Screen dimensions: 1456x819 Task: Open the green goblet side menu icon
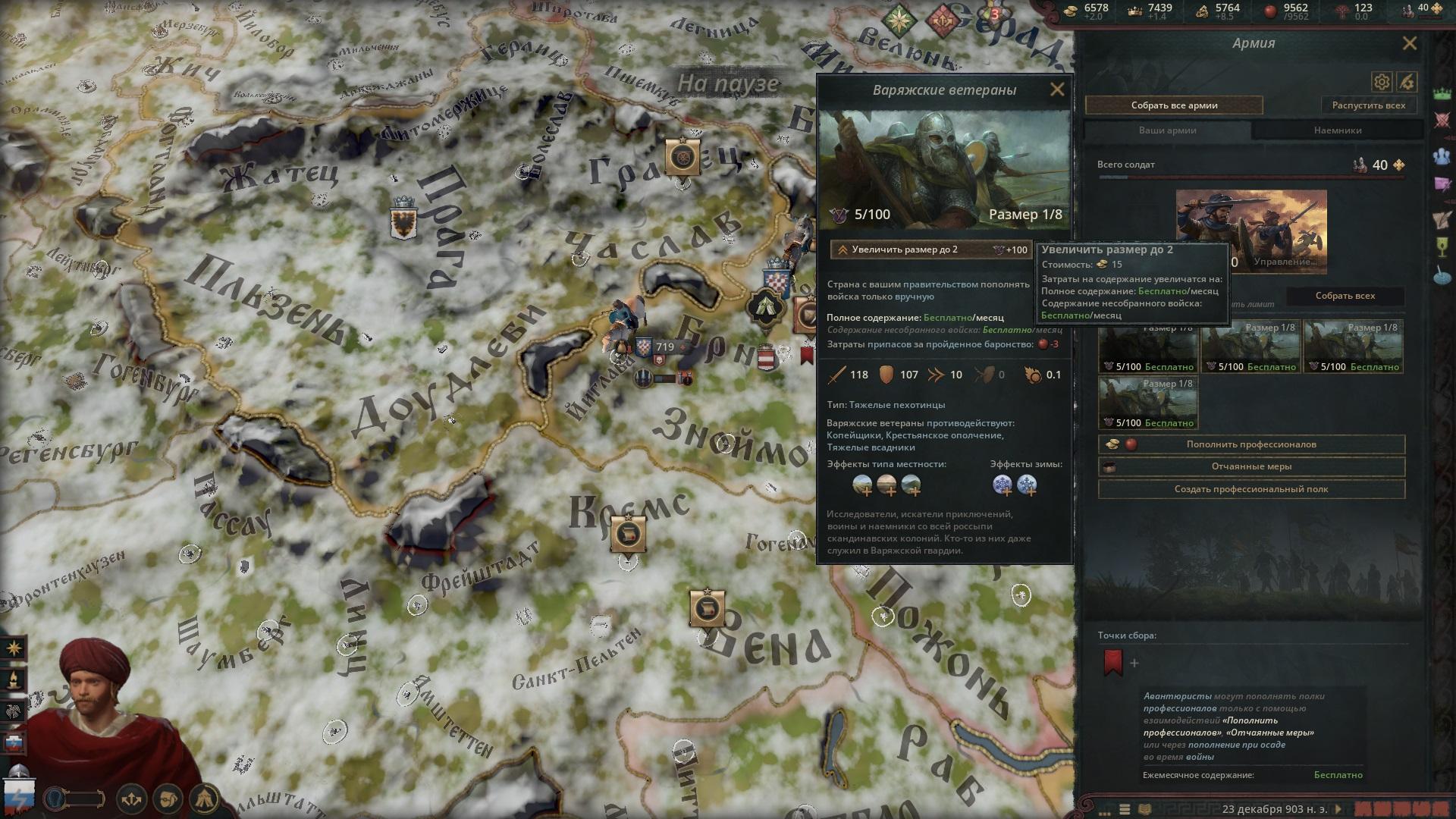tap(1441, 247)
